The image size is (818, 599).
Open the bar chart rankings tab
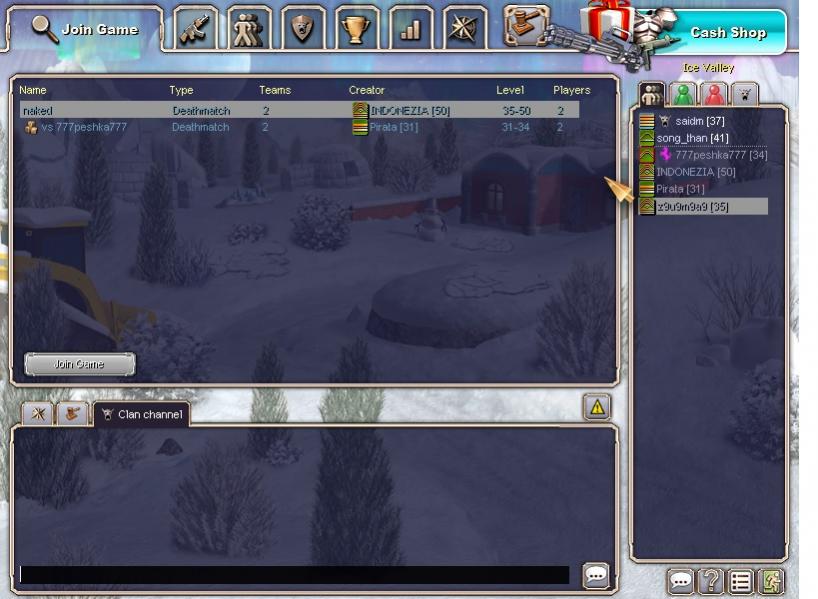coord(410,29)
